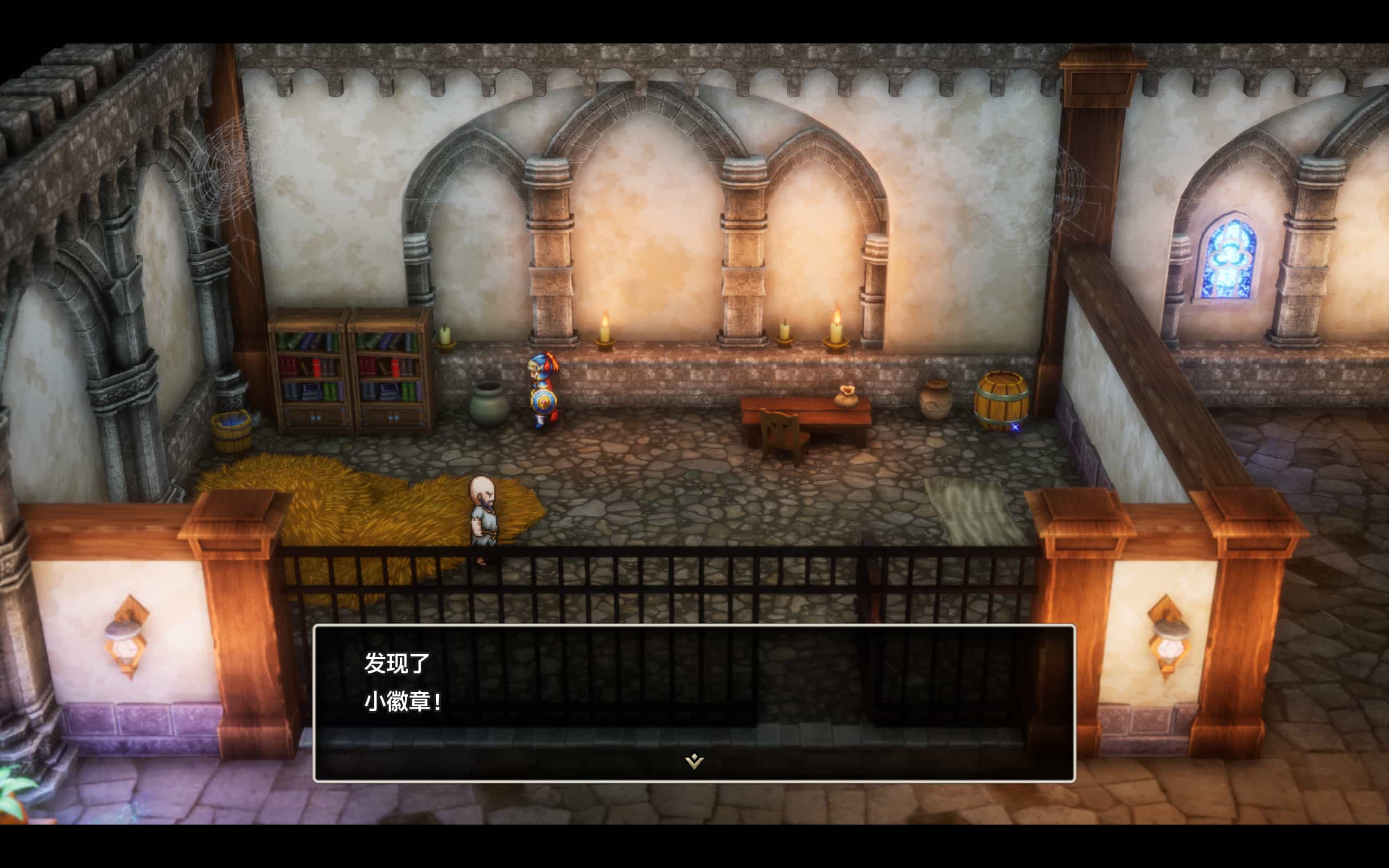
Task: Advance dialogue with the down-arrow indicator
Action: click(x=694, y=761)
